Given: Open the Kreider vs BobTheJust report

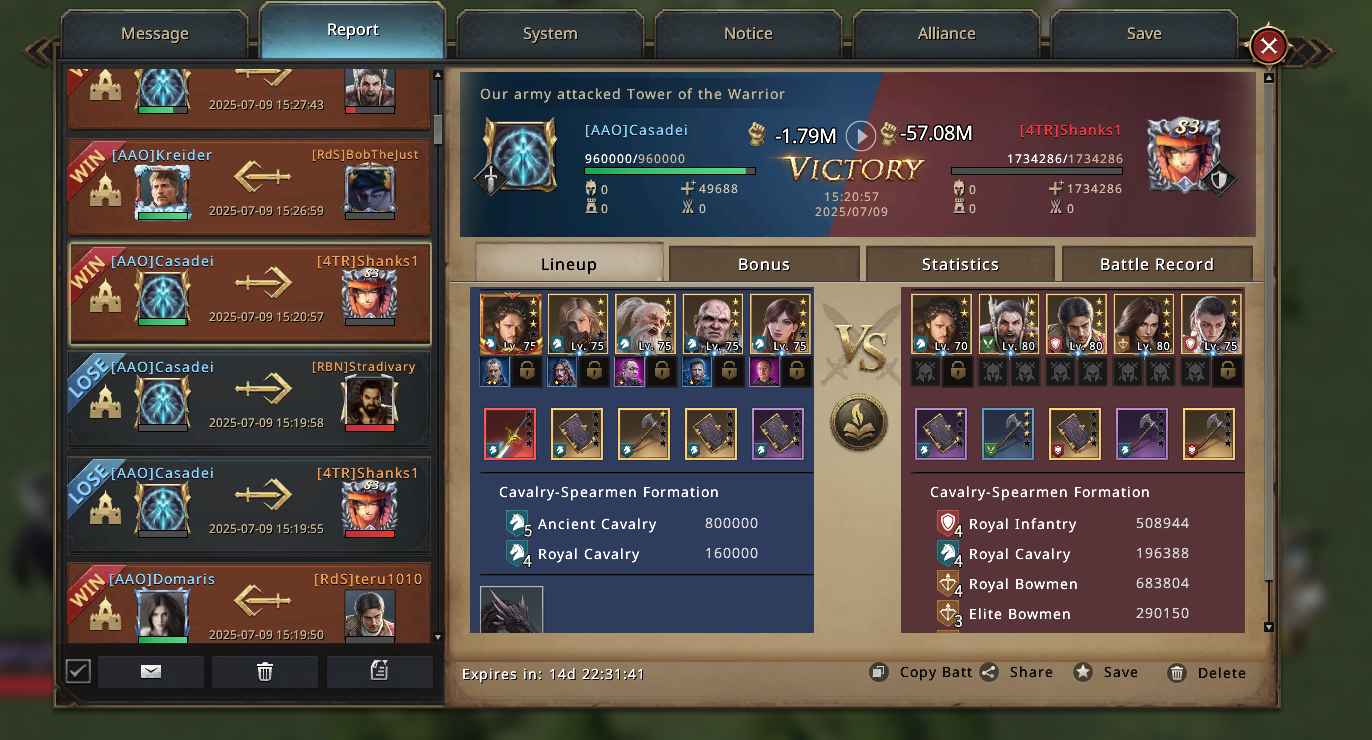Looking at the screenshot, I should pos(250,187).
